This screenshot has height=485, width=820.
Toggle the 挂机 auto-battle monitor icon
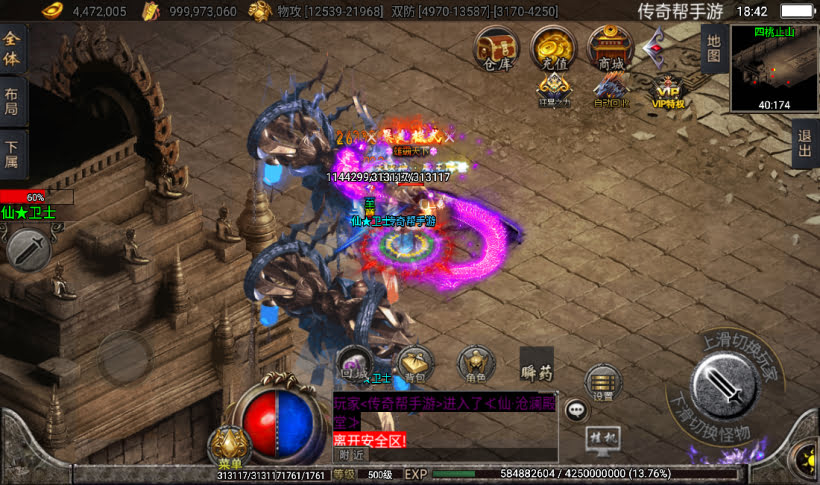coord(601,439)
